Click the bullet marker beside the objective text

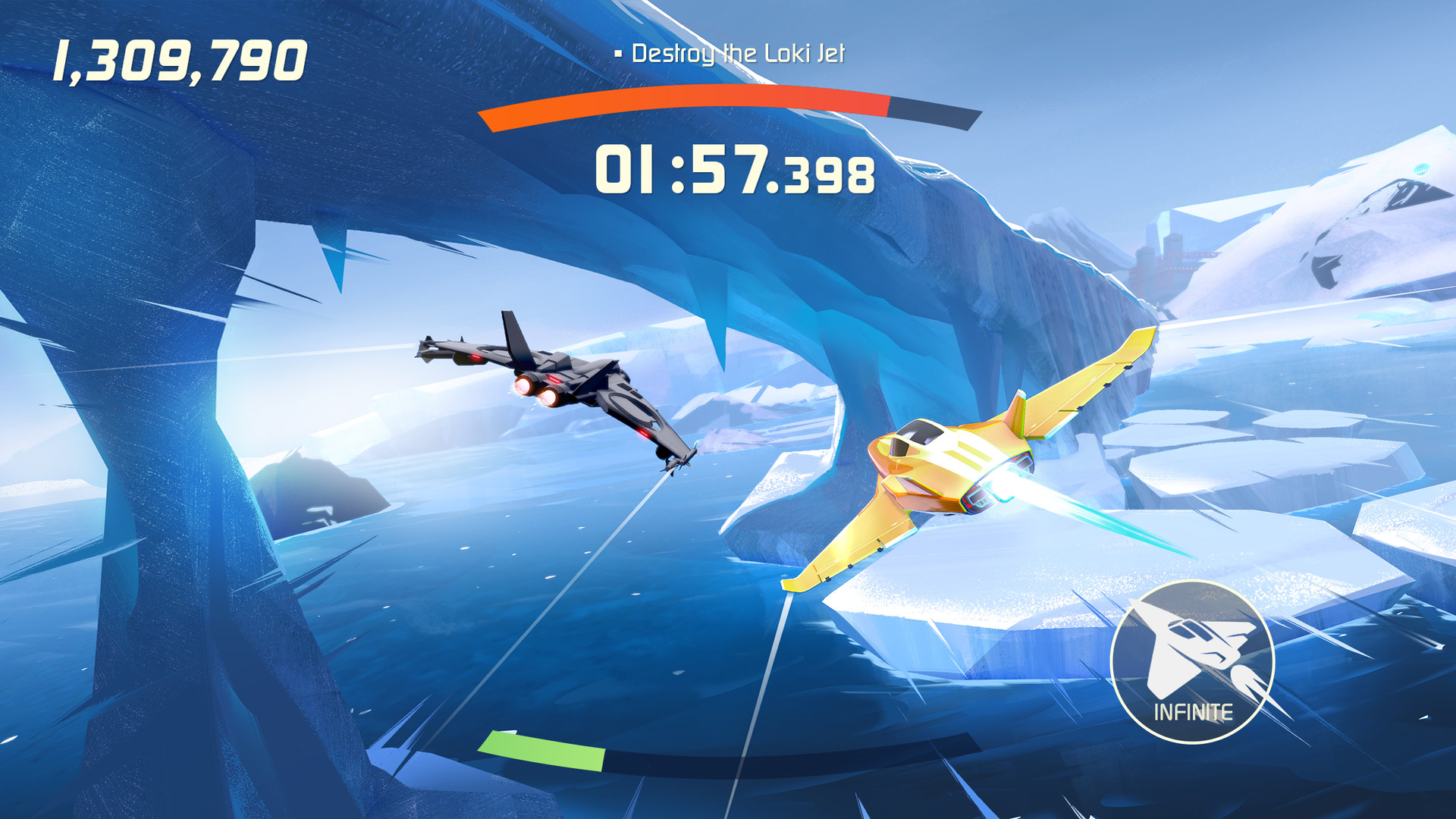point(619,53)
